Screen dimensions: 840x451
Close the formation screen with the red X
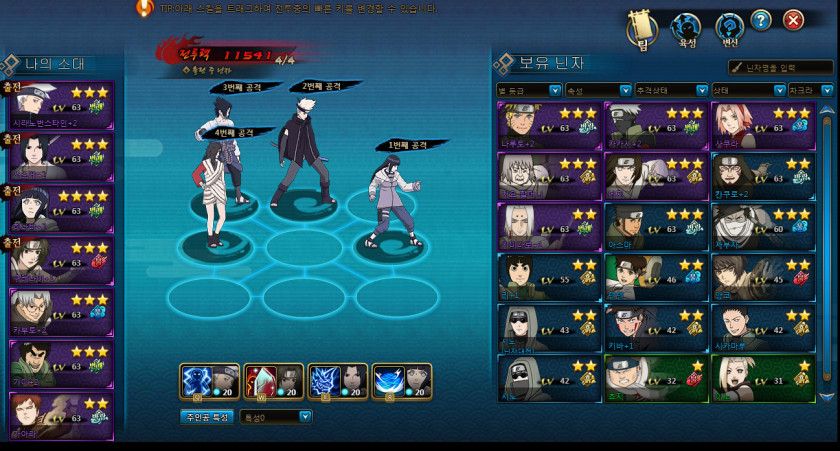(793, 21)
